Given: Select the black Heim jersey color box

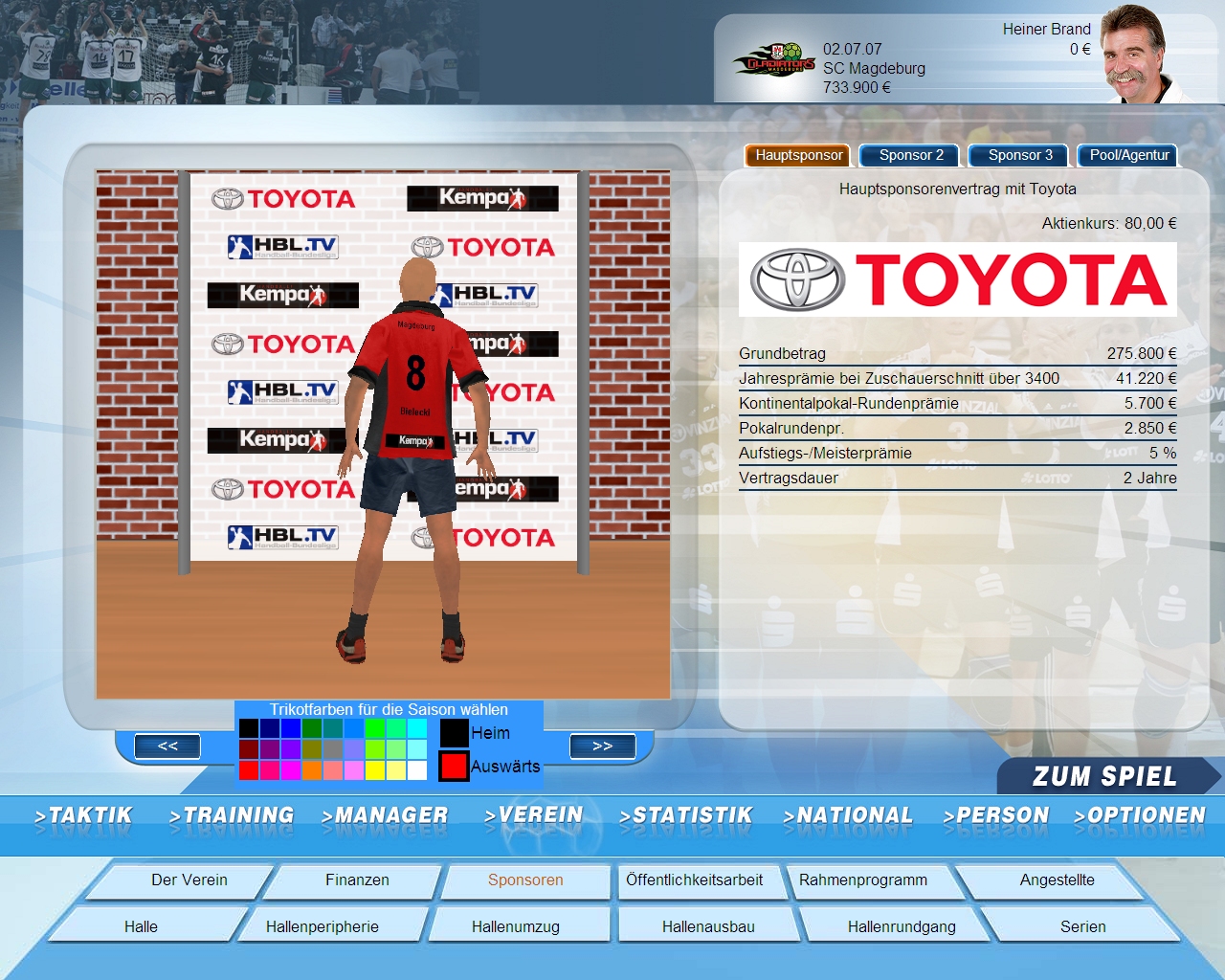Looking at the screenshot, I should point(454,733).
